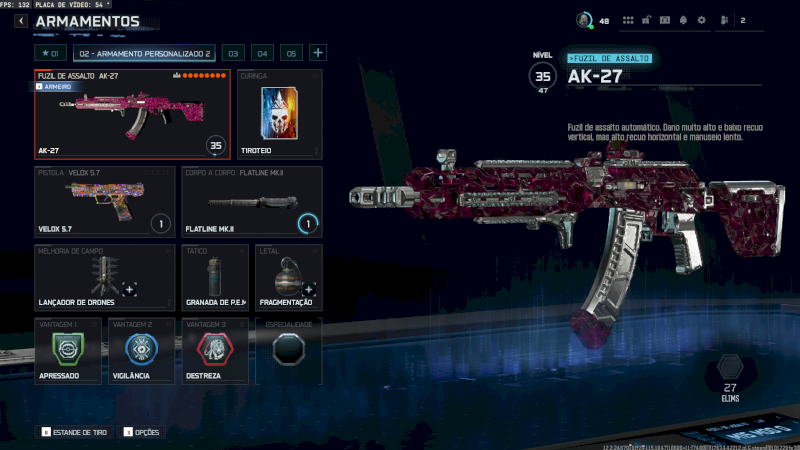The height and width of the screenshot is (450, 800).
Task: Select the Armamento Personalizado 2 tab
Action: point(144,53)
